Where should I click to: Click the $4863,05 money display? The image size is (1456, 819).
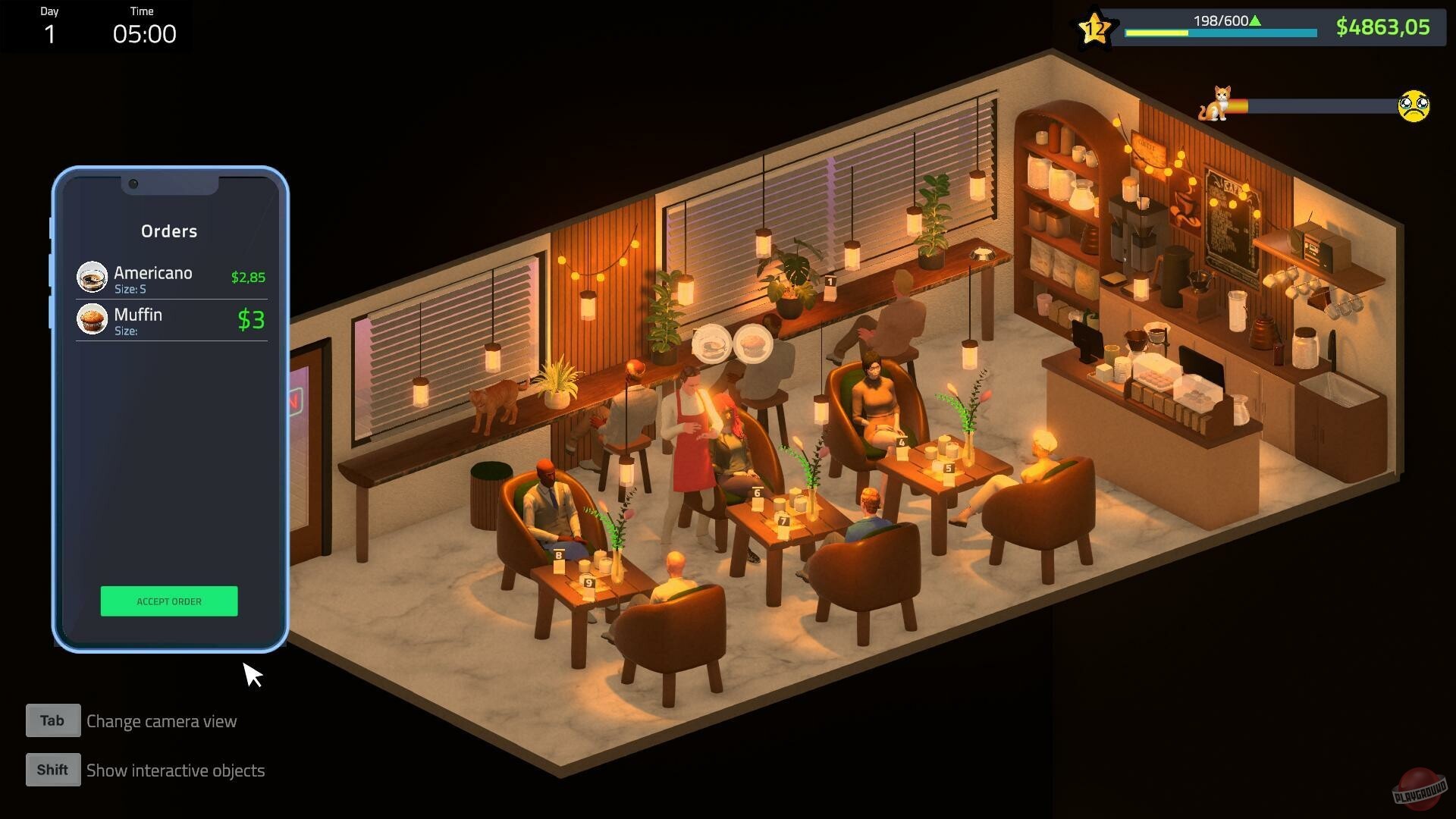1382,27
